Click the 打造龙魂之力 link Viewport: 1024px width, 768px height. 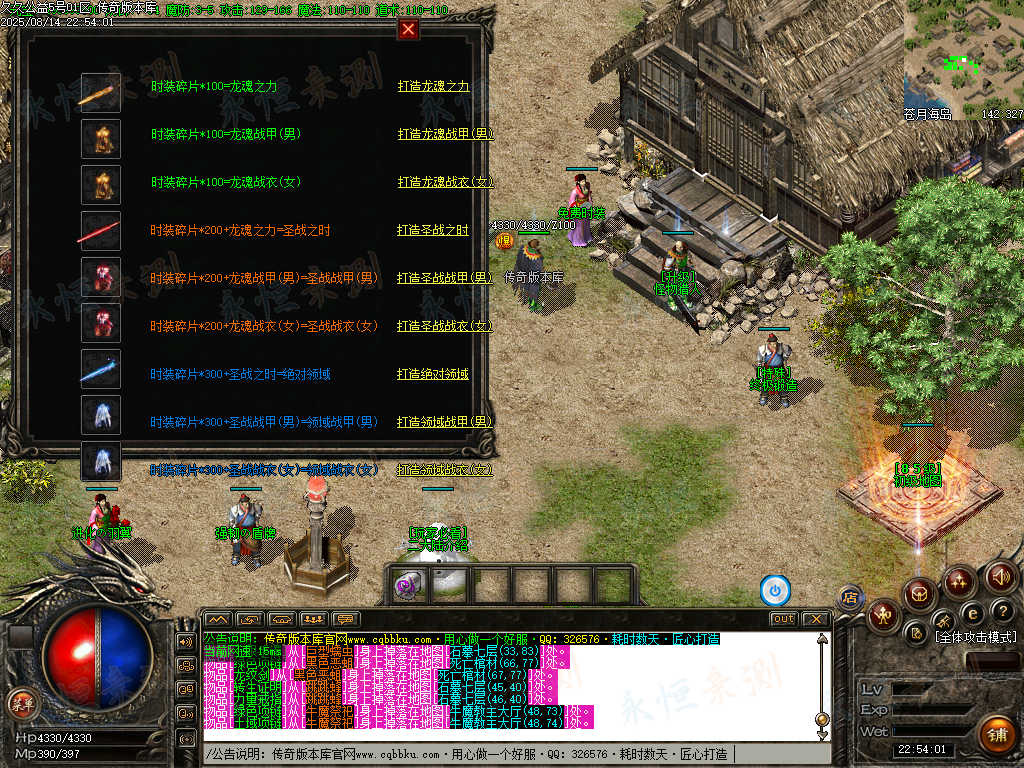coord(433,86)
